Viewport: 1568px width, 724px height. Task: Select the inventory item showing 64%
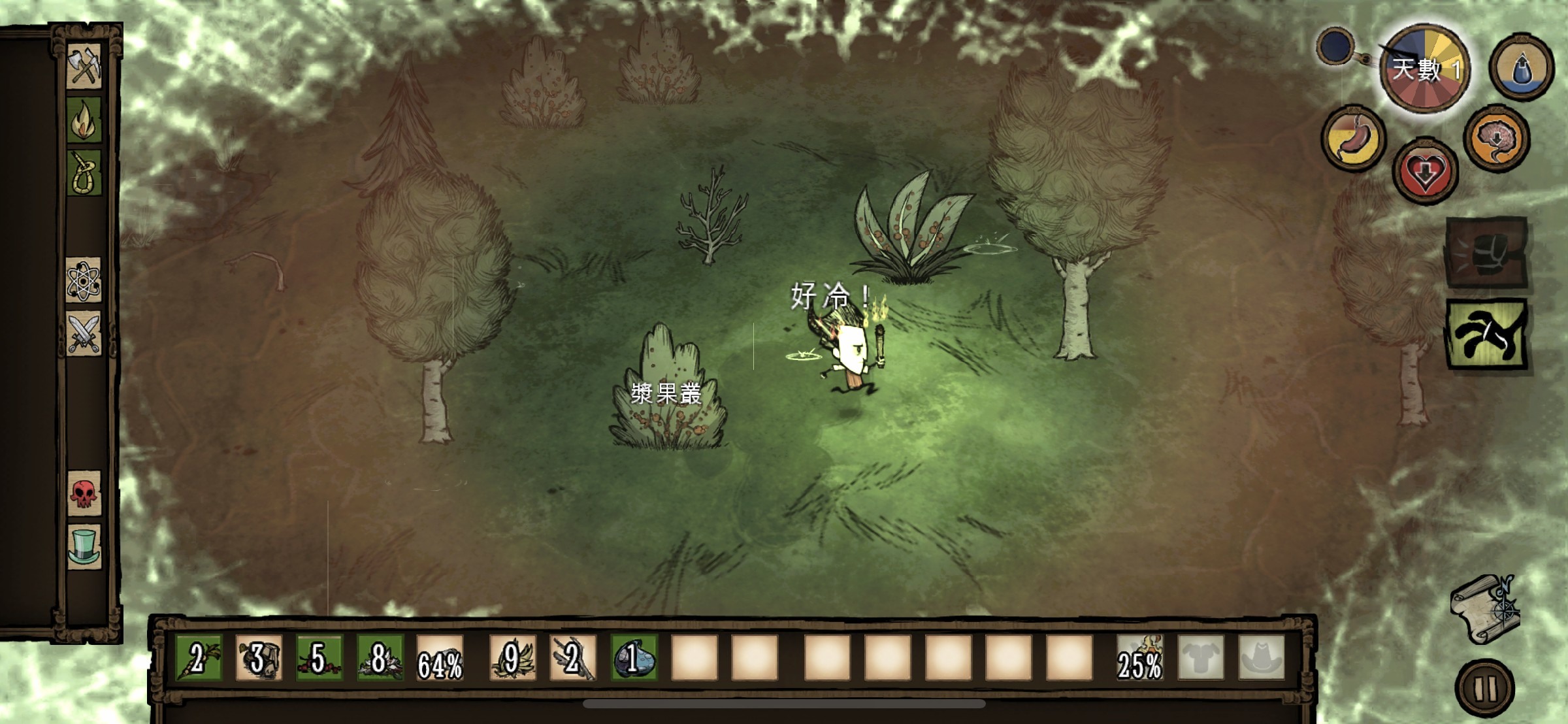pyautogui.click(x=440, y=658)
